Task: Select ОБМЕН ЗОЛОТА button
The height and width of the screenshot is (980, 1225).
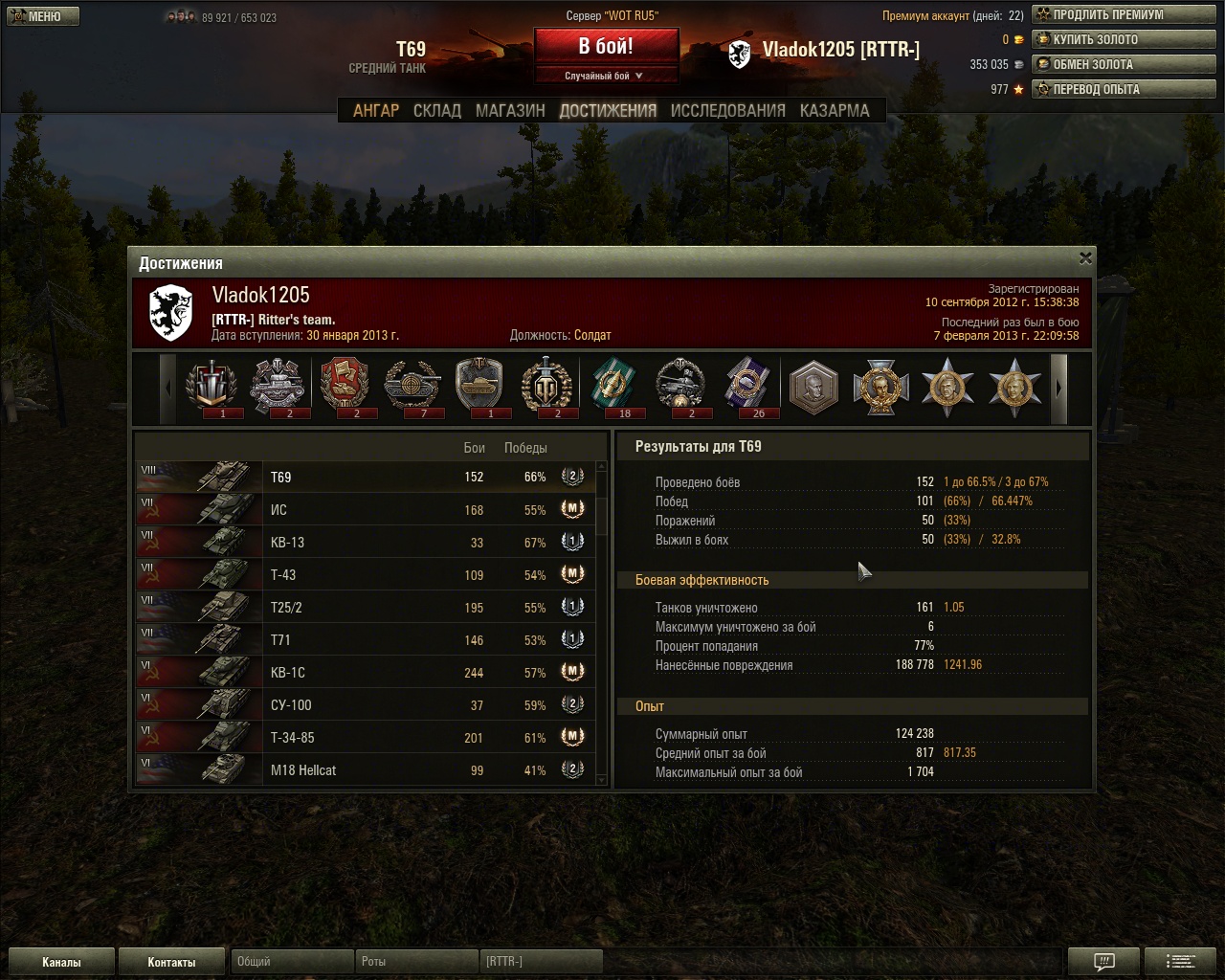Action: point(1124,65)
